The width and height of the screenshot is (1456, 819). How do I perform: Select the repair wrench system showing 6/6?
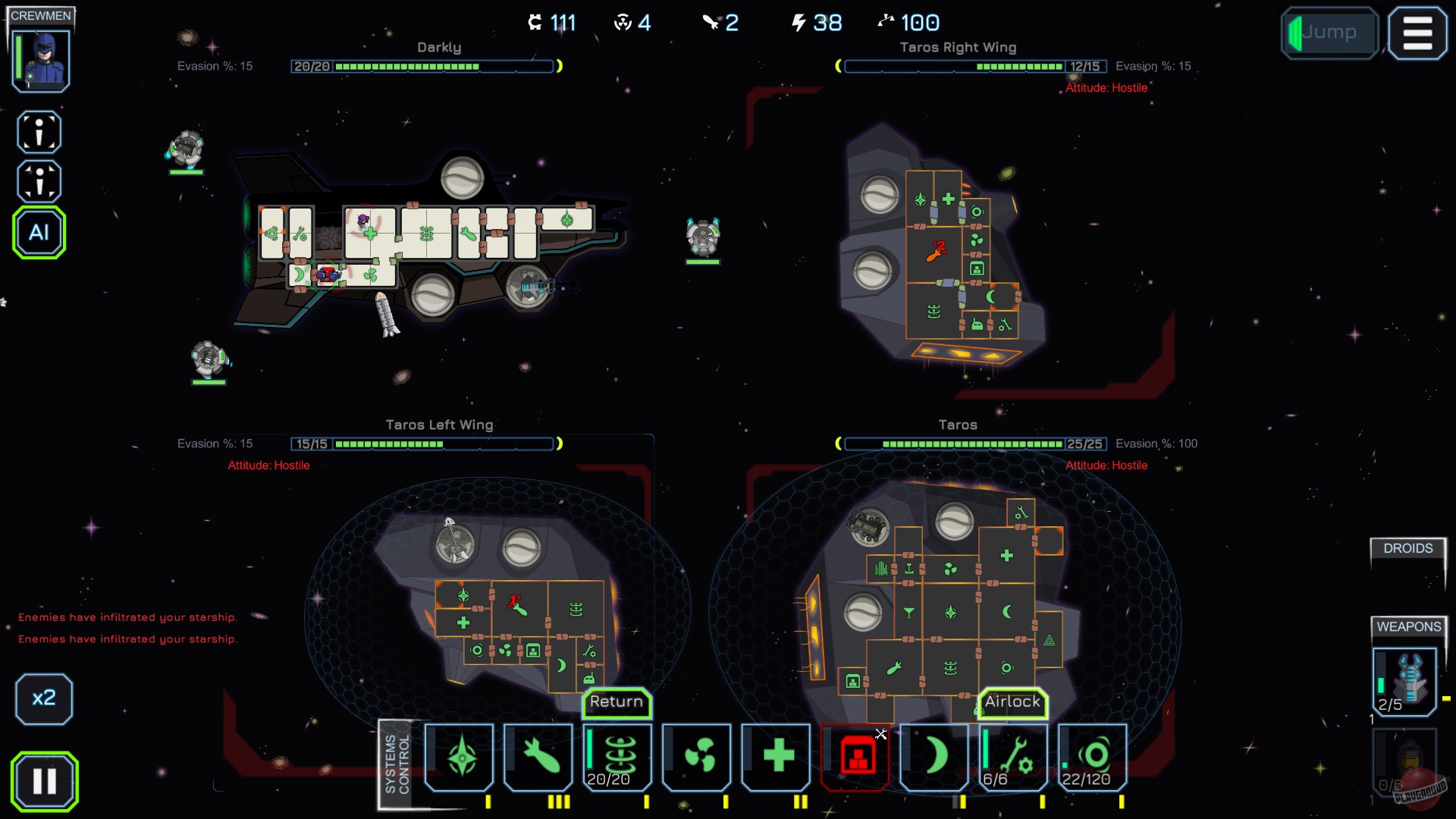[1014, 755]
